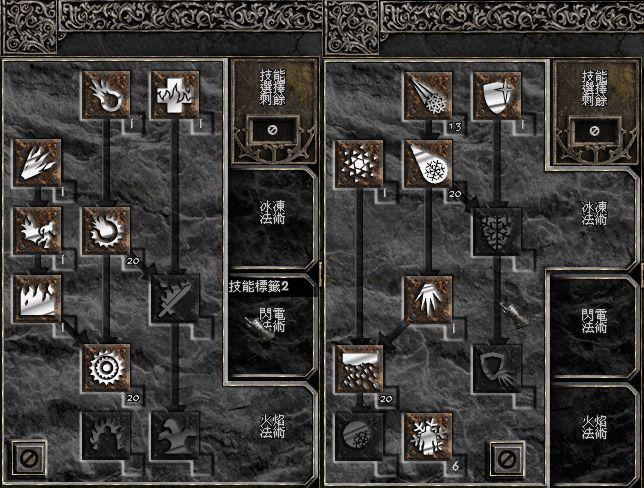
Task: Choose the Frost Nova skill icon
Action: coord(358,160)
